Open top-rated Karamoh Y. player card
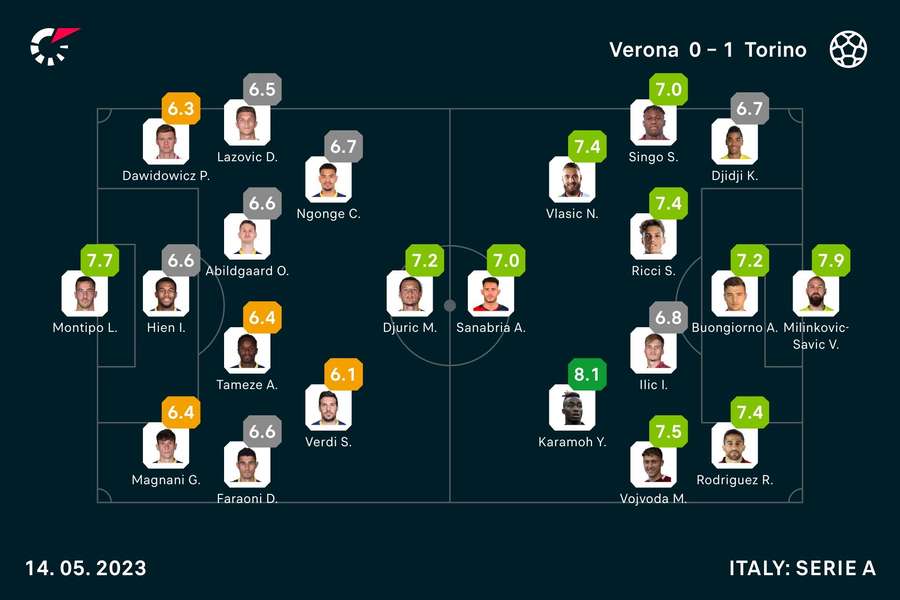The image size is (900, 600). [572, 408]
